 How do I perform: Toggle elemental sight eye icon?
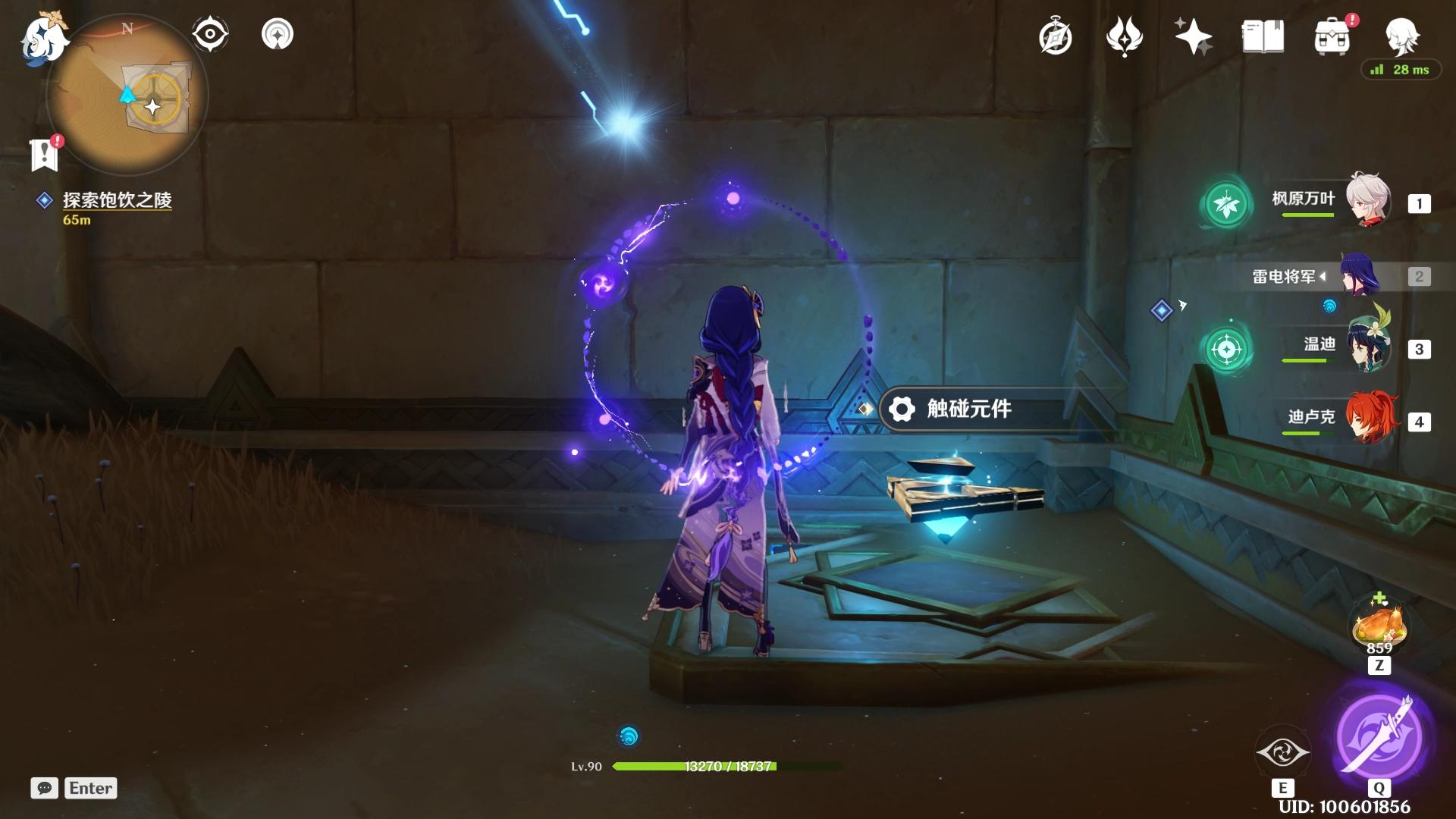coord(209,34)
